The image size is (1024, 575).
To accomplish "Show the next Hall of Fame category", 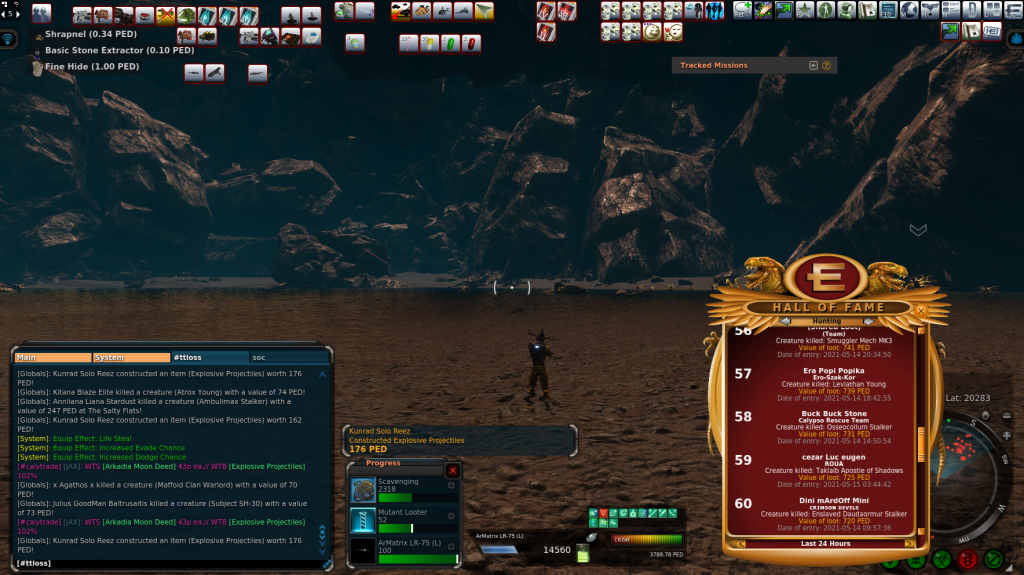I will tap(869, 321).
